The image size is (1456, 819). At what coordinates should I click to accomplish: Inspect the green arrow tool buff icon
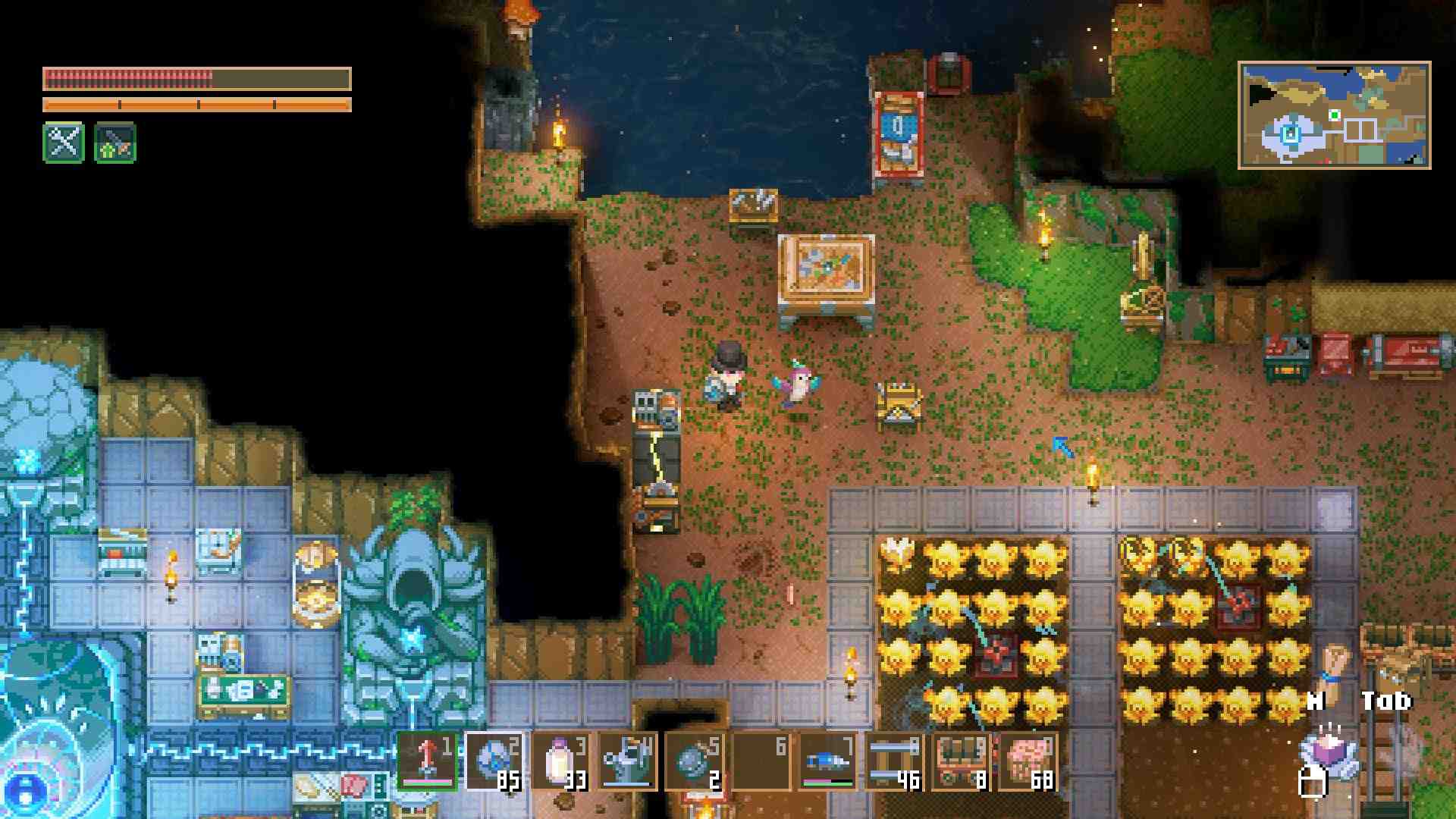(115, 142)
